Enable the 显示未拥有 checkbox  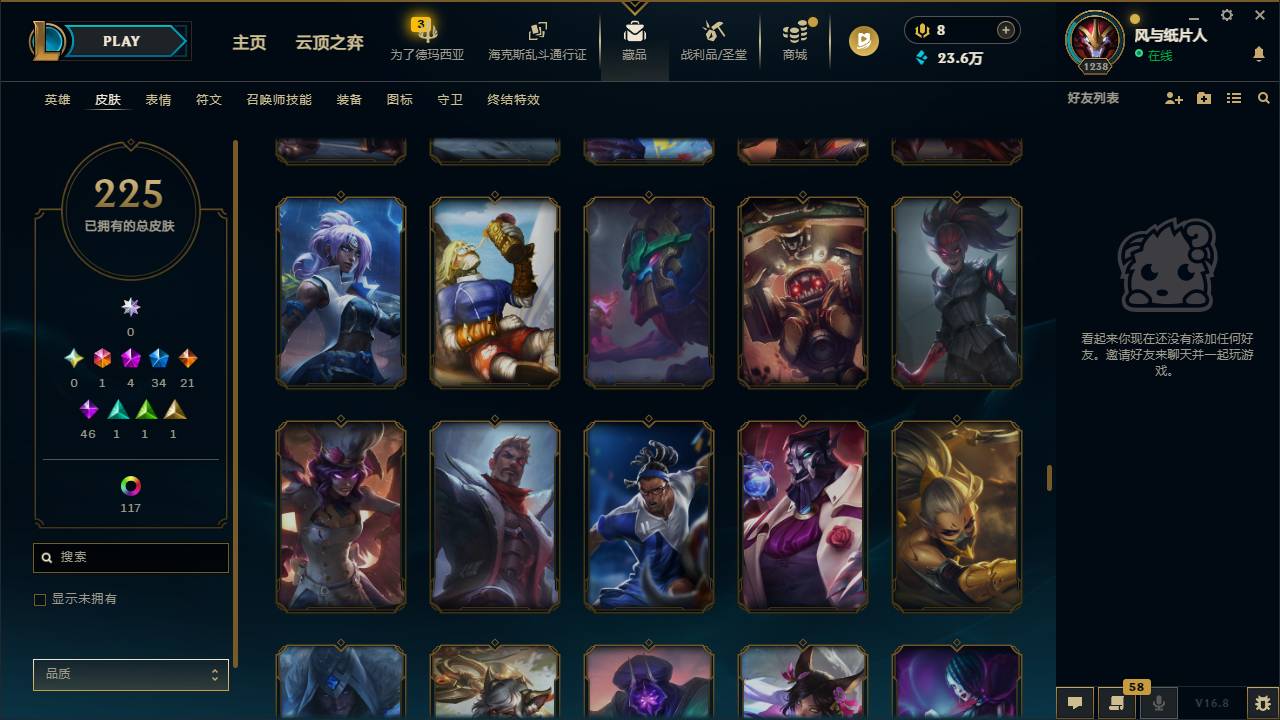pos(40,599)
